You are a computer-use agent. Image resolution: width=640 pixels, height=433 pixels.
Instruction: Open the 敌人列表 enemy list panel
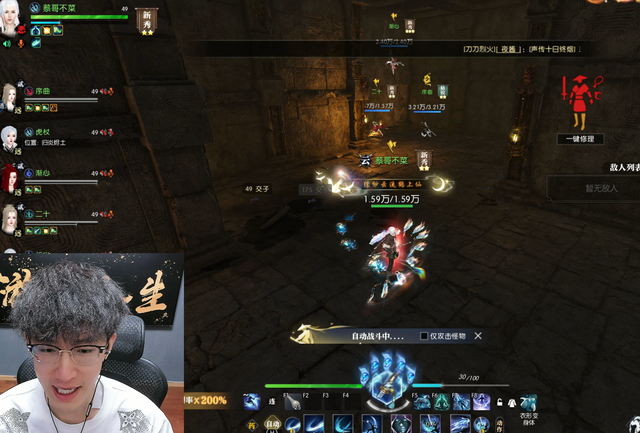click(620, 169)
